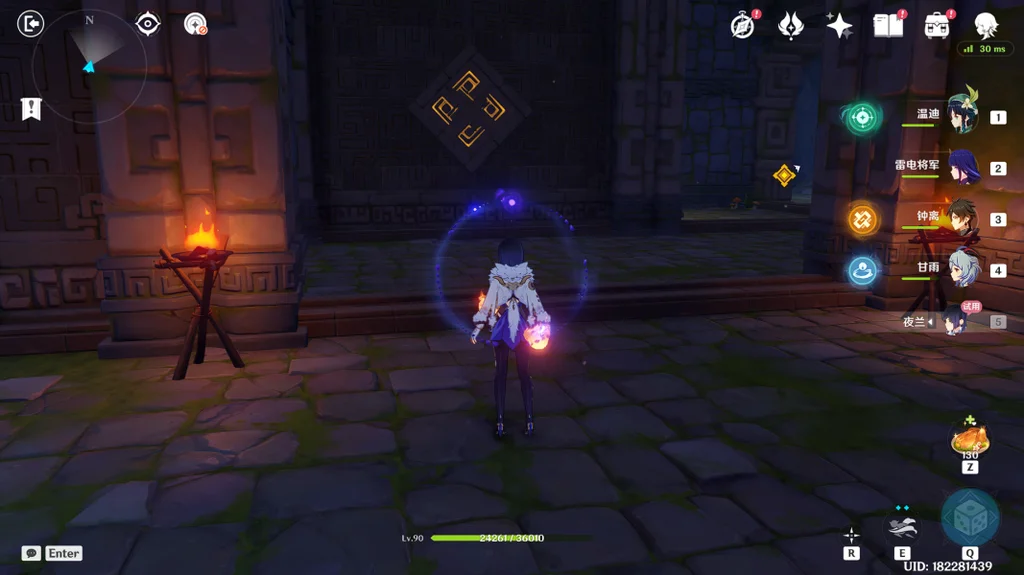Switch to party member 温迪

coord(962,115)
